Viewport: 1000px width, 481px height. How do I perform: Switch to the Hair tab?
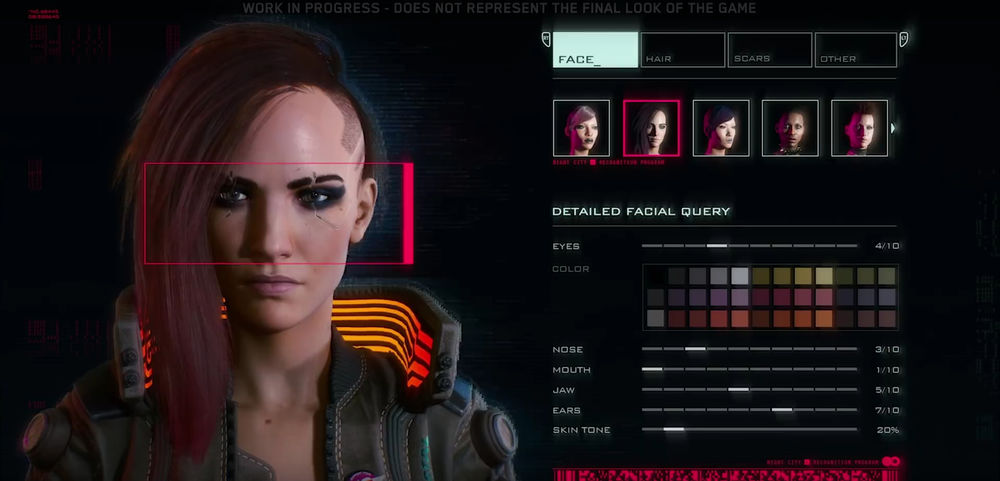pyautogui.click(x=682, y=50)
